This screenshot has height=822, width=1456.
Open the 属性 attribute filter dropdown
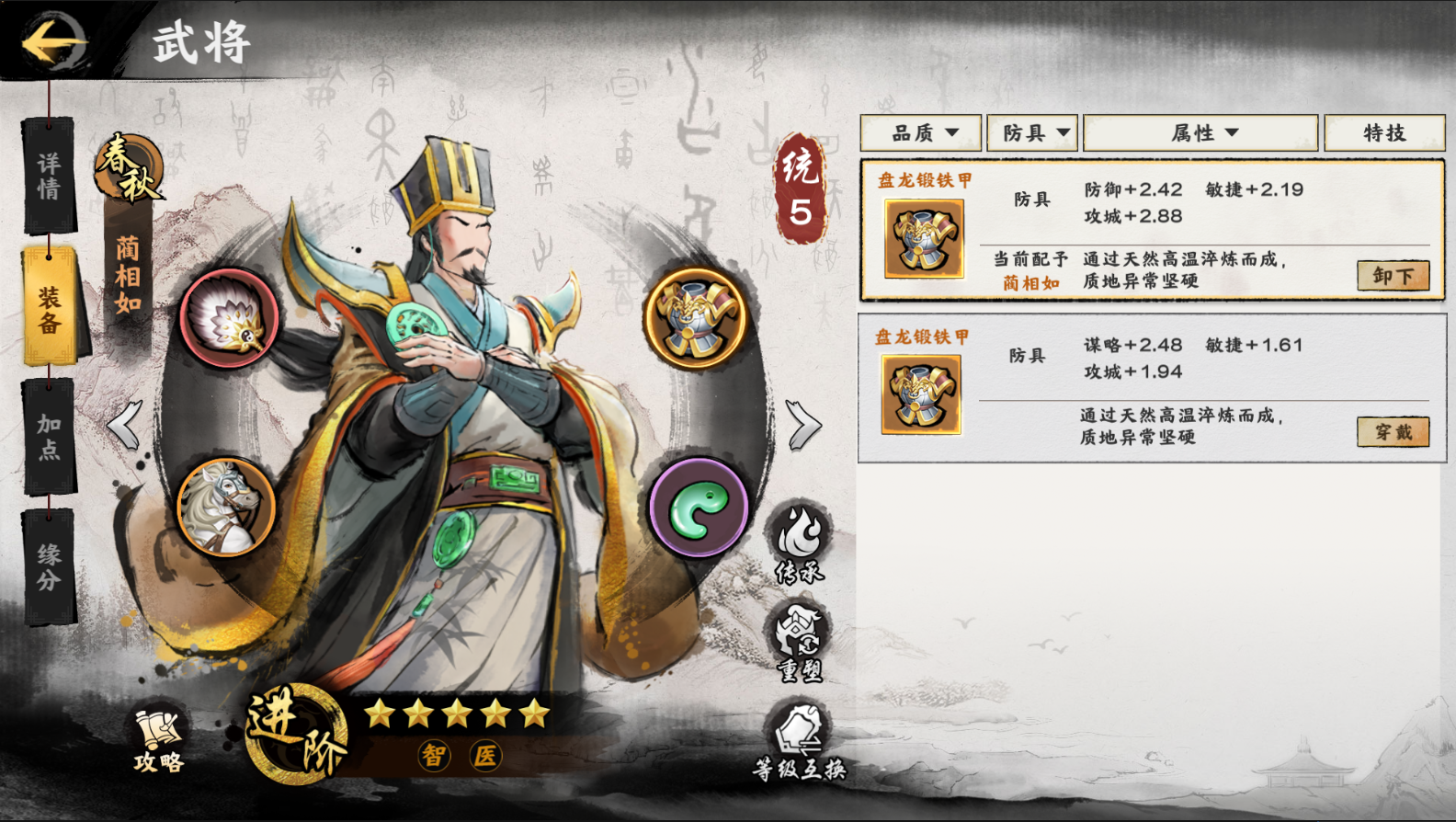point(1200,133)
